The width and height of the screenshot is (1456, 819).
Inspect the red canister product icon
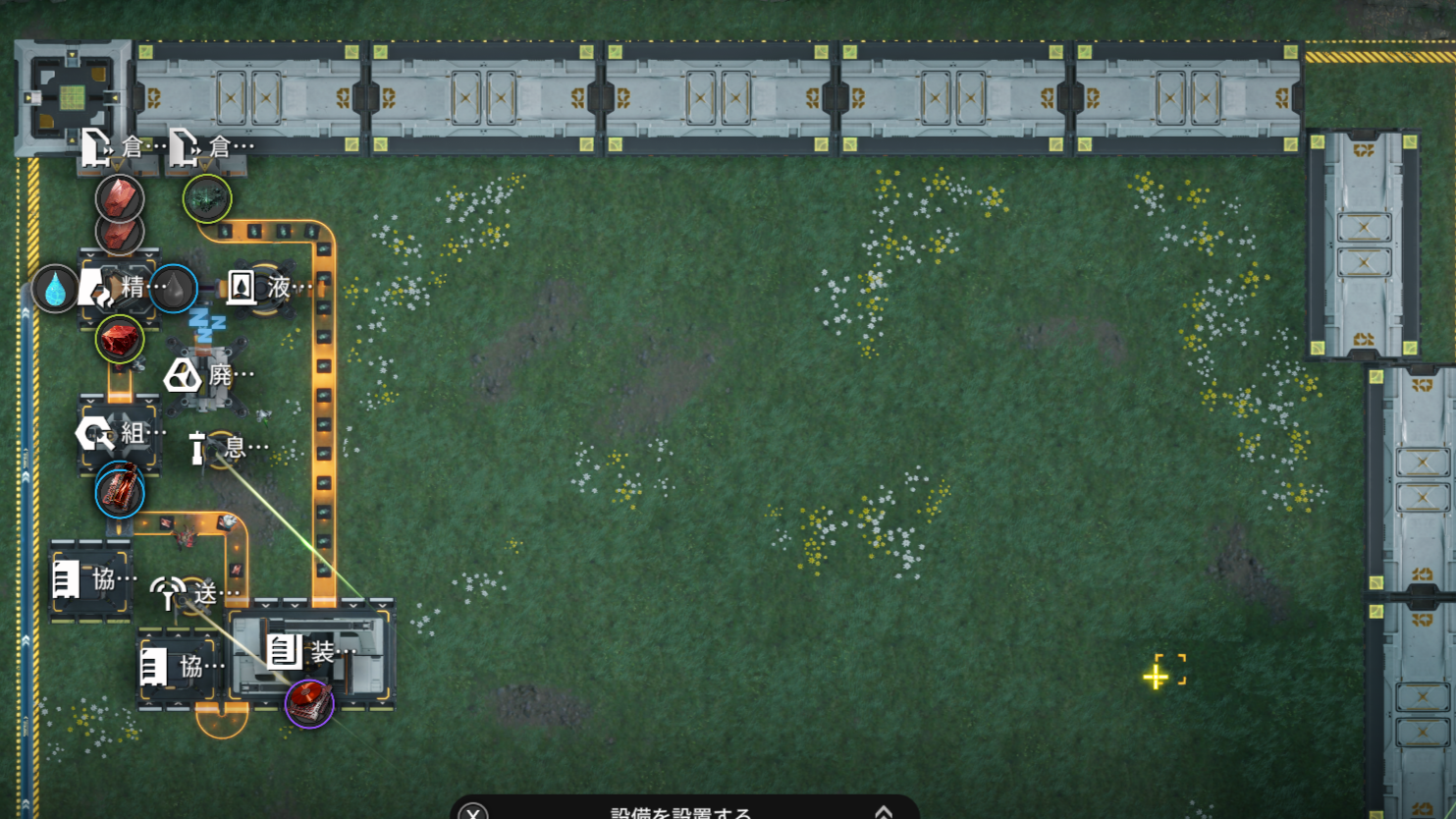click(120, 491)
